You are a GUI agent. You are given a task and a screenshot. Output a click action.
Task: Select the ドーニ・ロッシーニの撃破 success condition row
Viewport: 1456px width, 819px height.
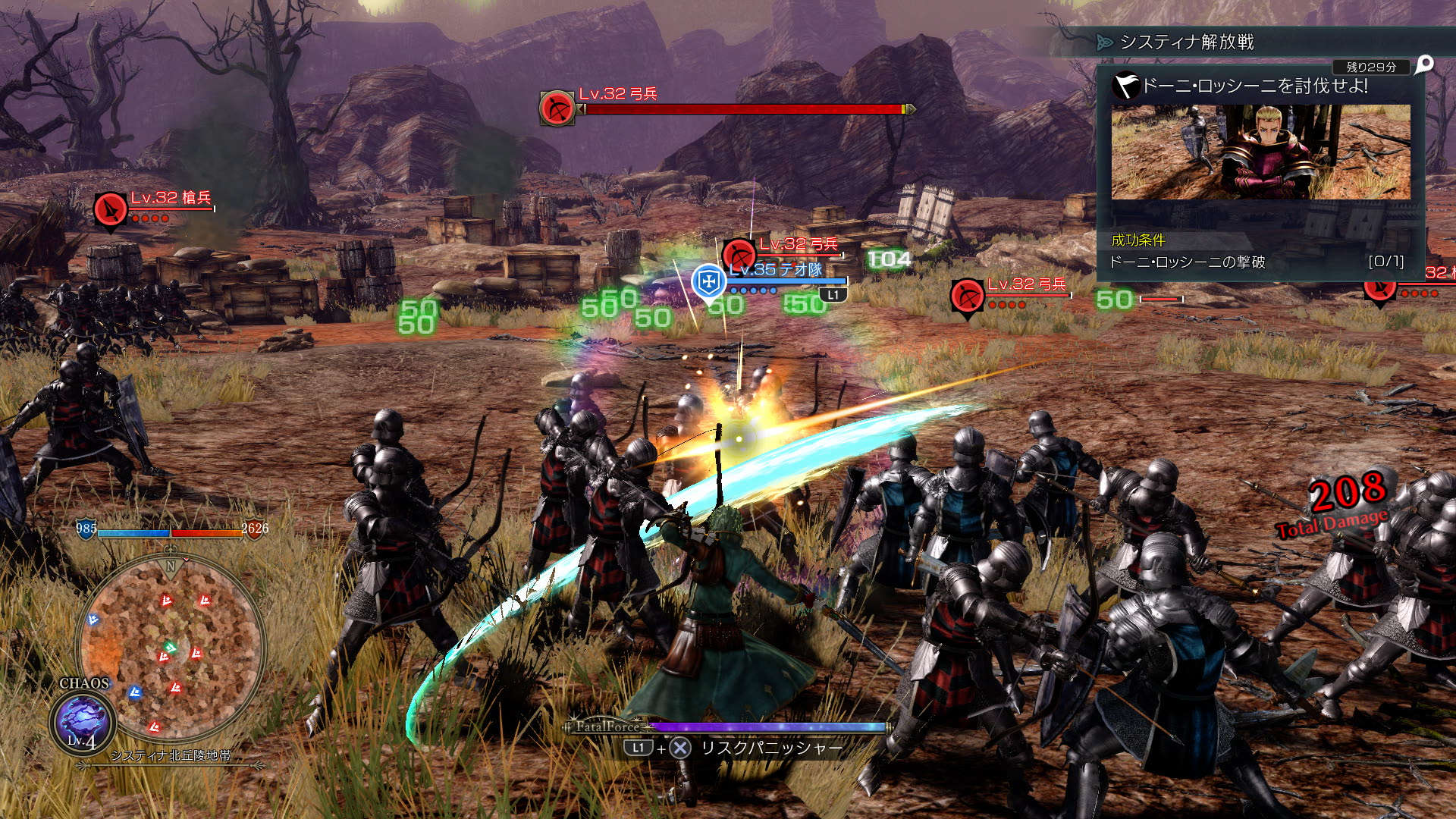coord(1256,262)
